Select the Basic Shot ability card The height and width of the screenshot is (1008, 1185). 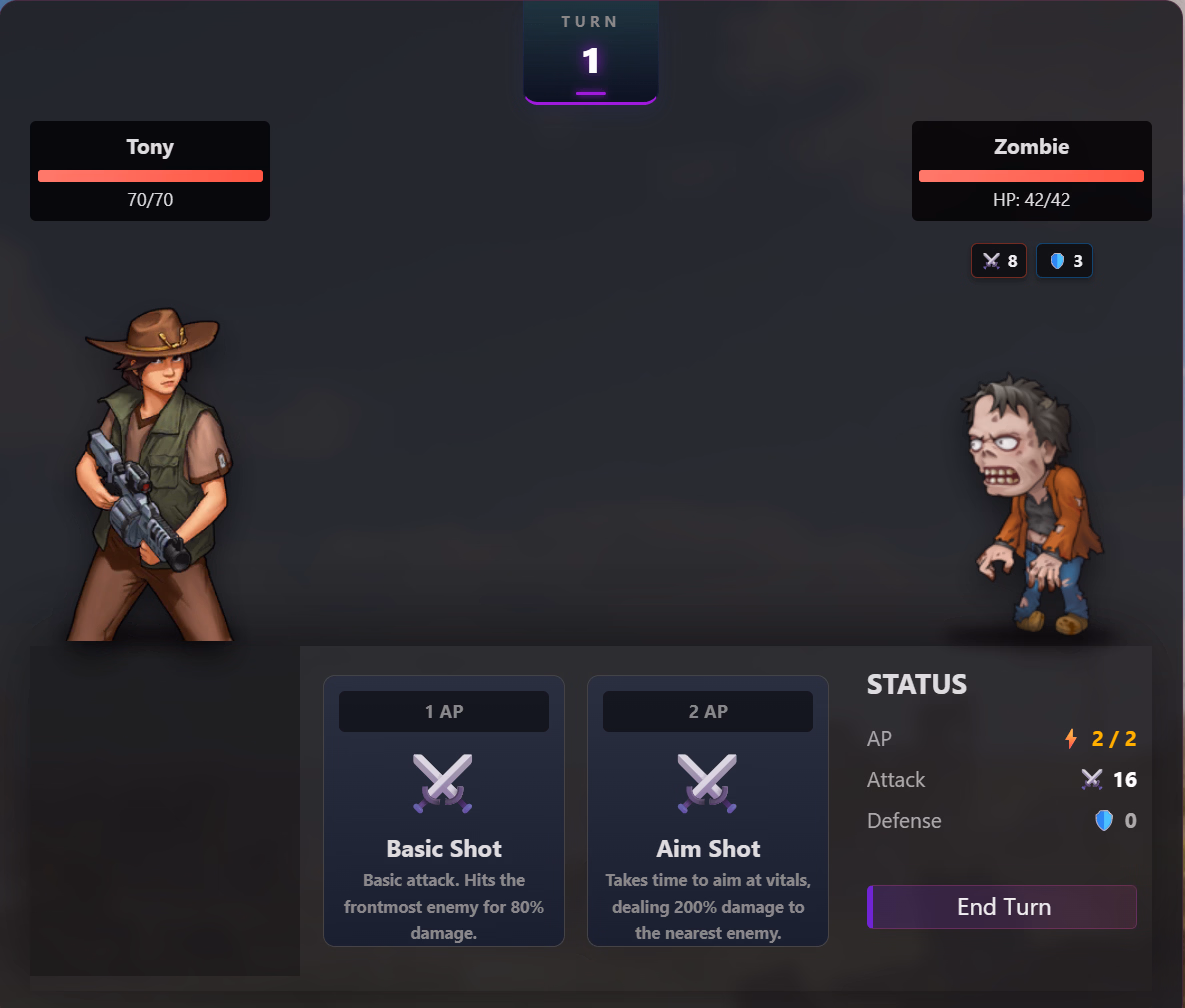pyautogui.click(x=444, y=810)
